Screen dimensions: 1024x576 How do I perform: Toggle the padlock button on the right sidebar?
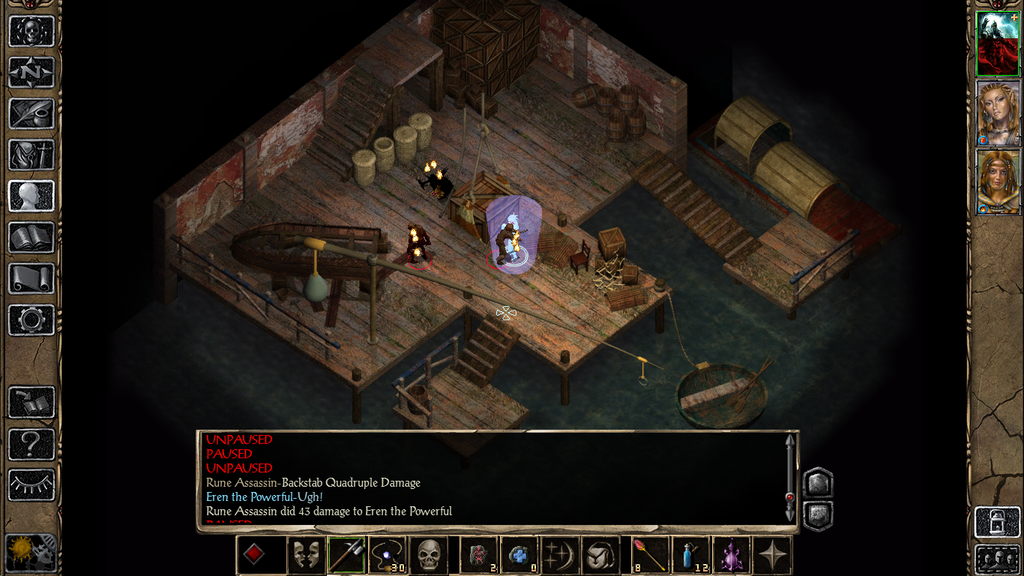click(996, 522)
